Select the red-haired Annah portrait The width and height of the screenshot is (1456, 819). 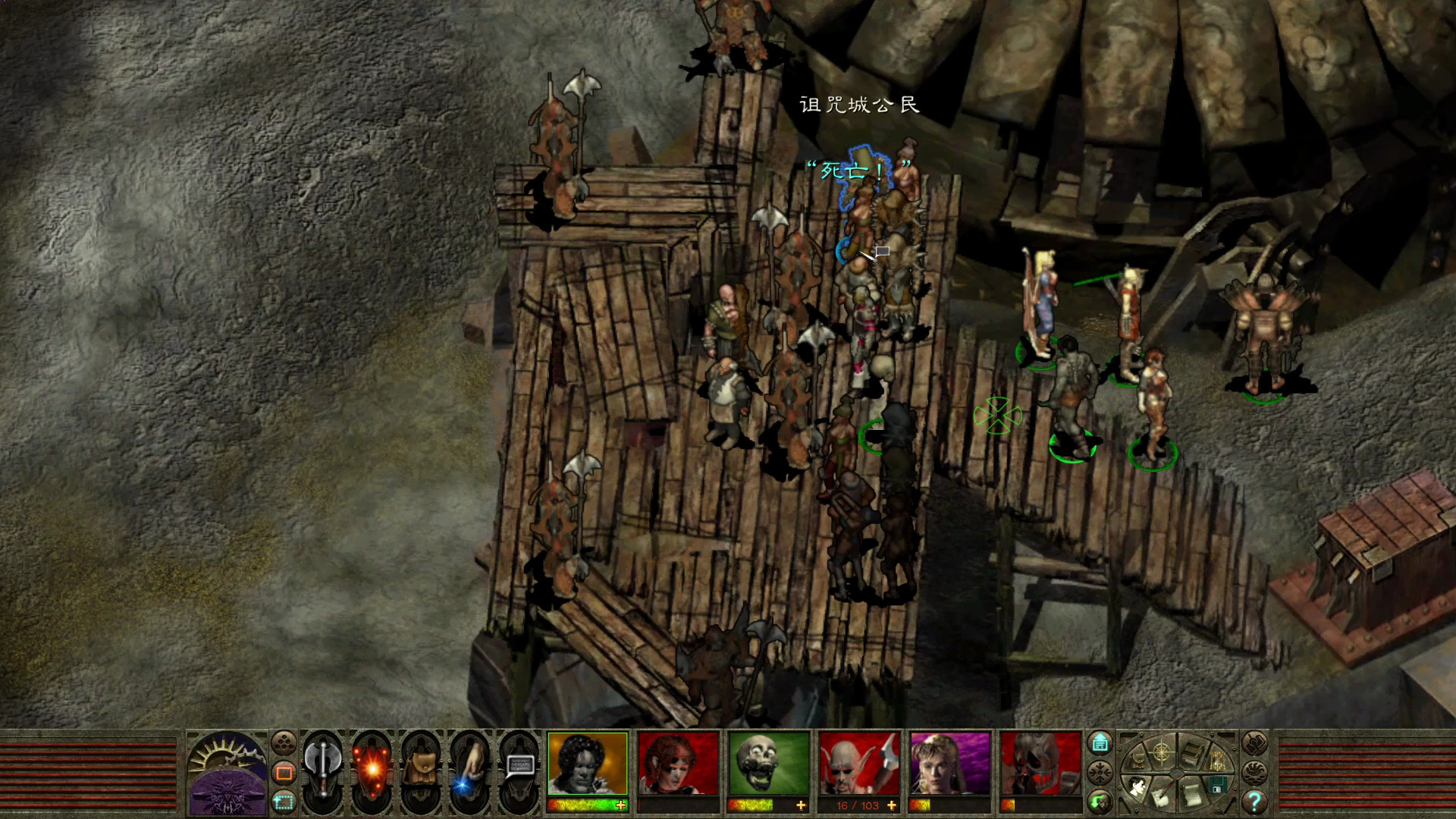678,764
